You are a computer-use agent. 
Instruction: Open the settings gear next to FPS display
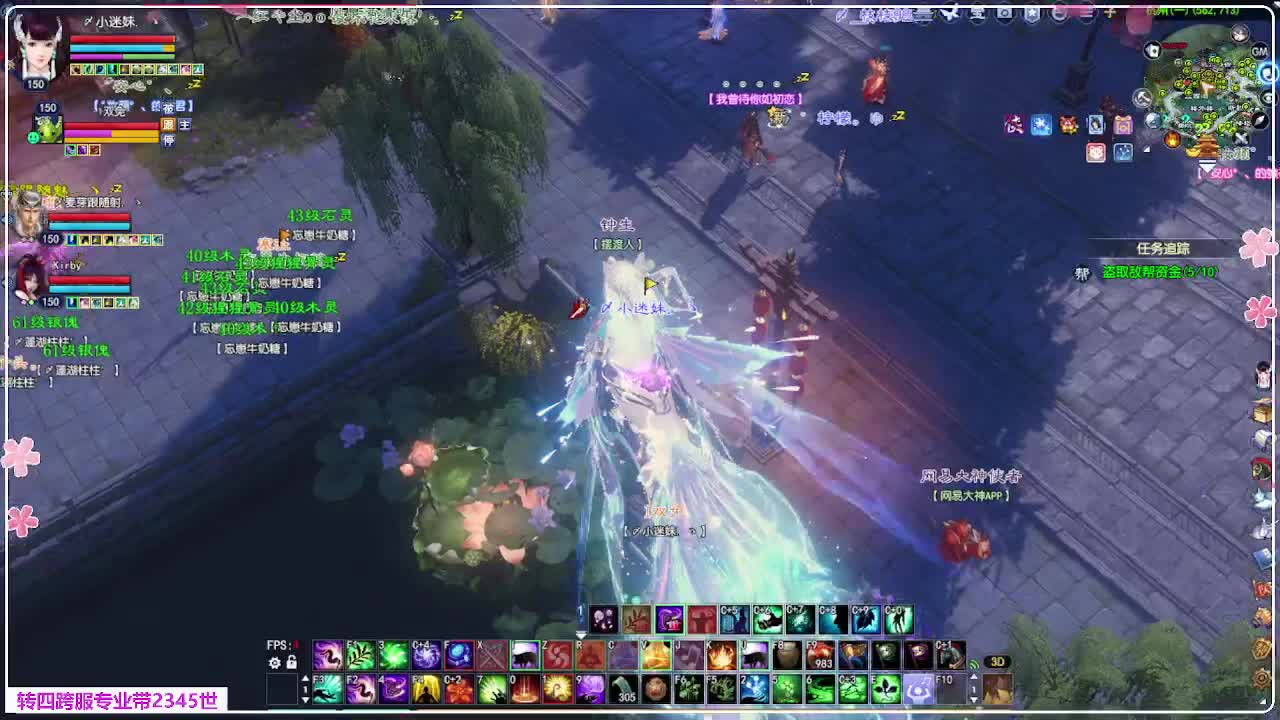[x=274, y=663]
